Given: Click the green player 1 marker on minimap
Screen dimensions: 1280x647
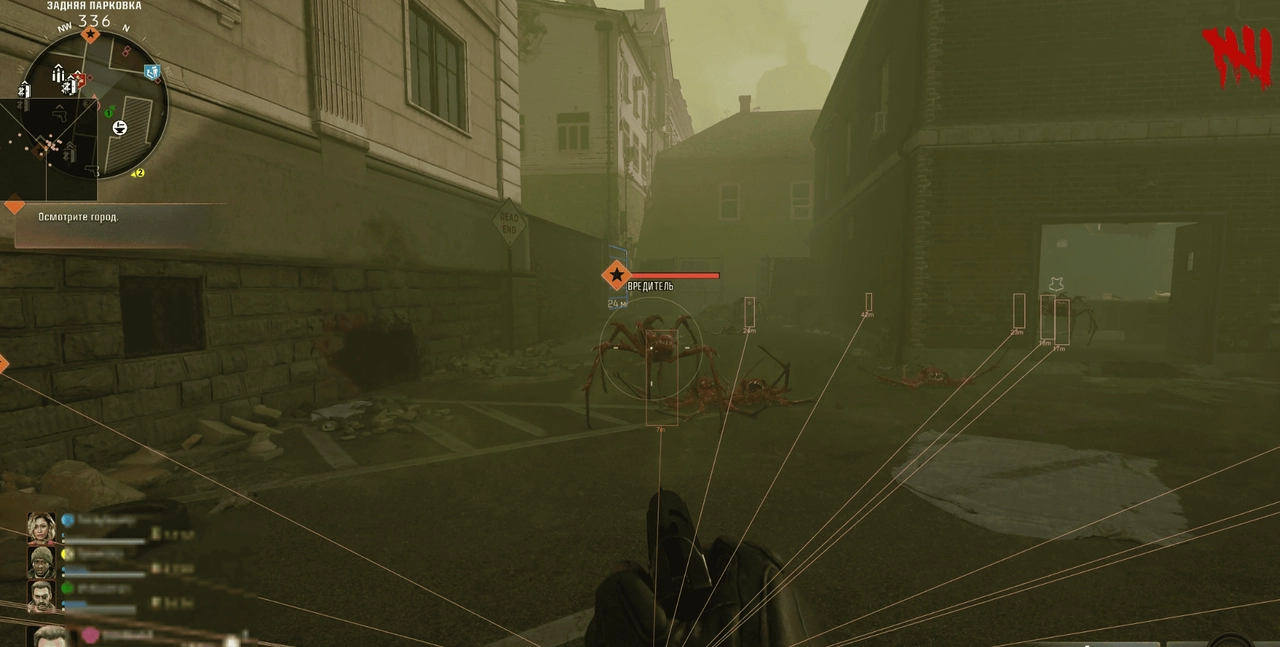Looking at the screenshot, I should coord(110,112).
